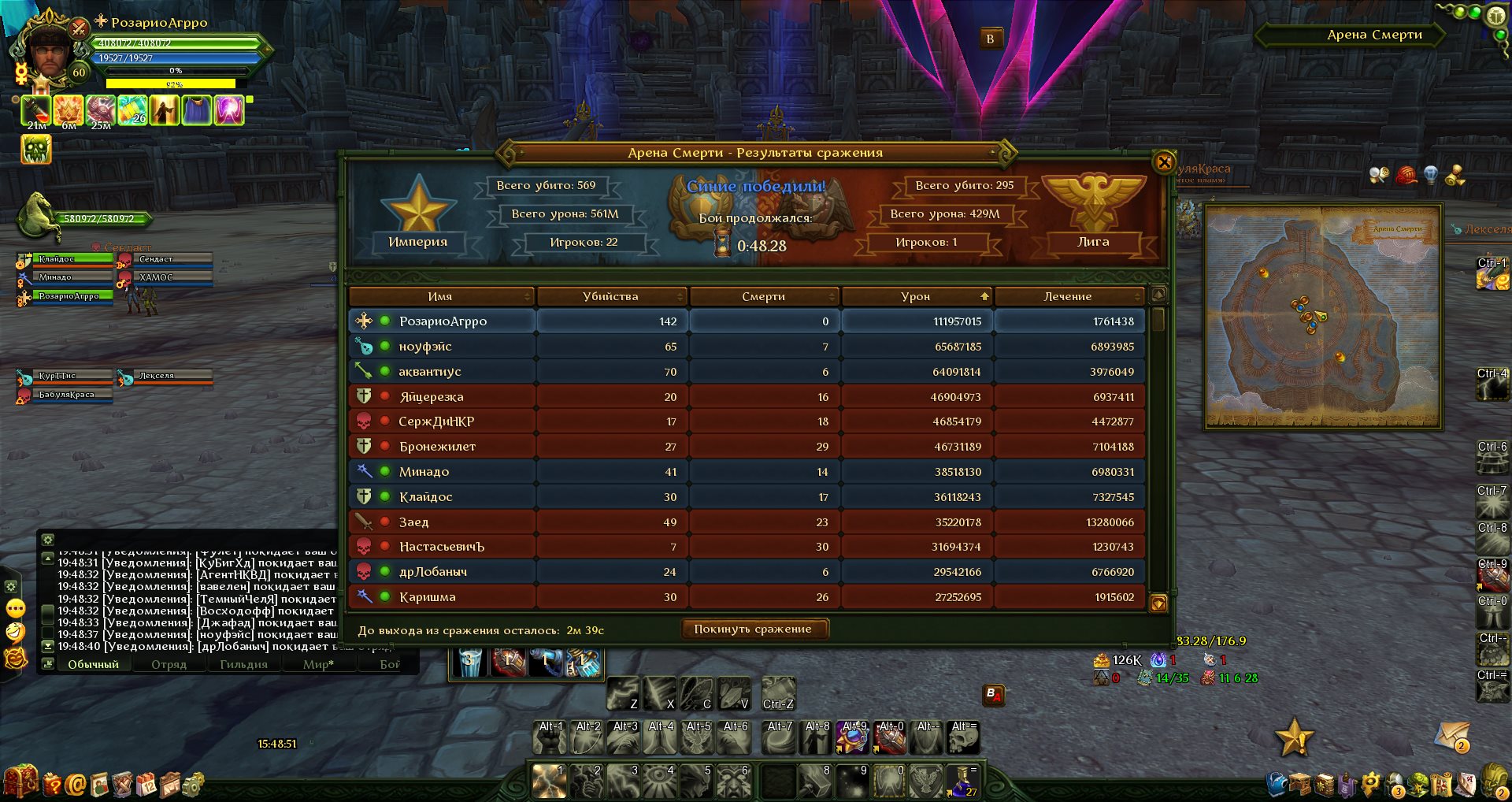Switch chat to the Мир tab
Viewport: 1512px width, 802px height.
[x=318, y=664]
